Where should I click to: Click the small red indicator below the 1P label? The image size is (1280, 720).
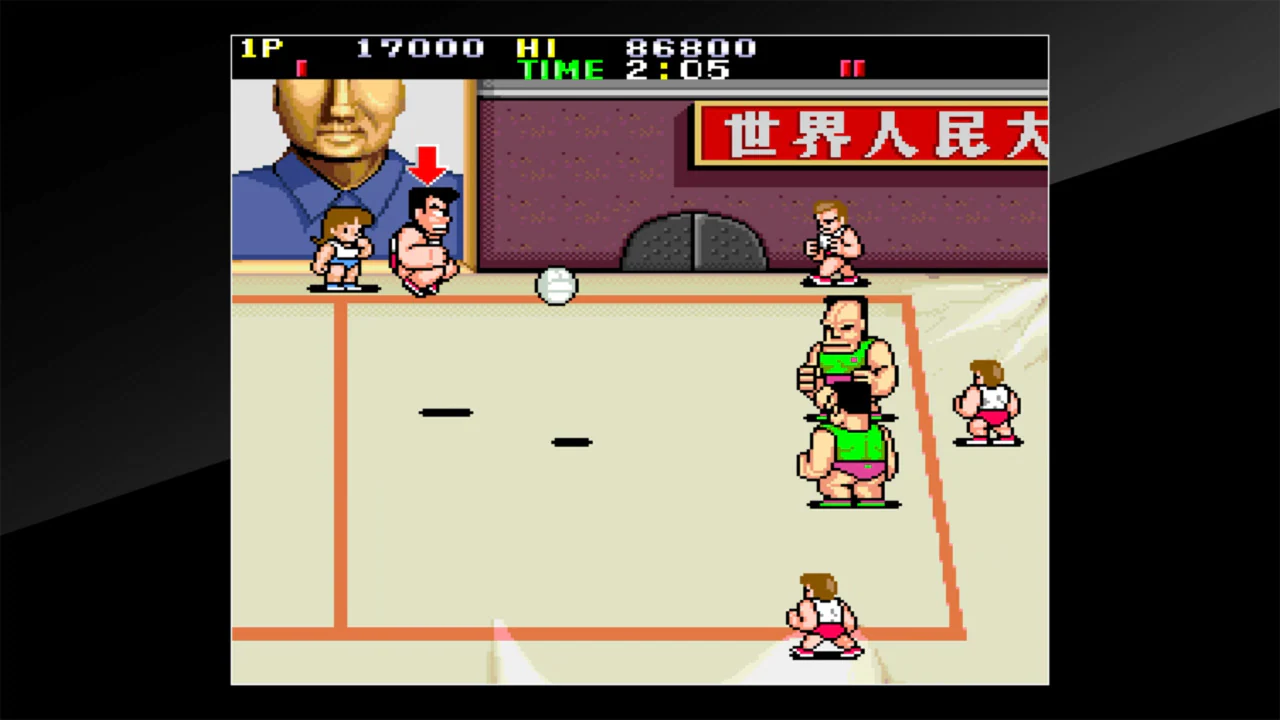300,66
